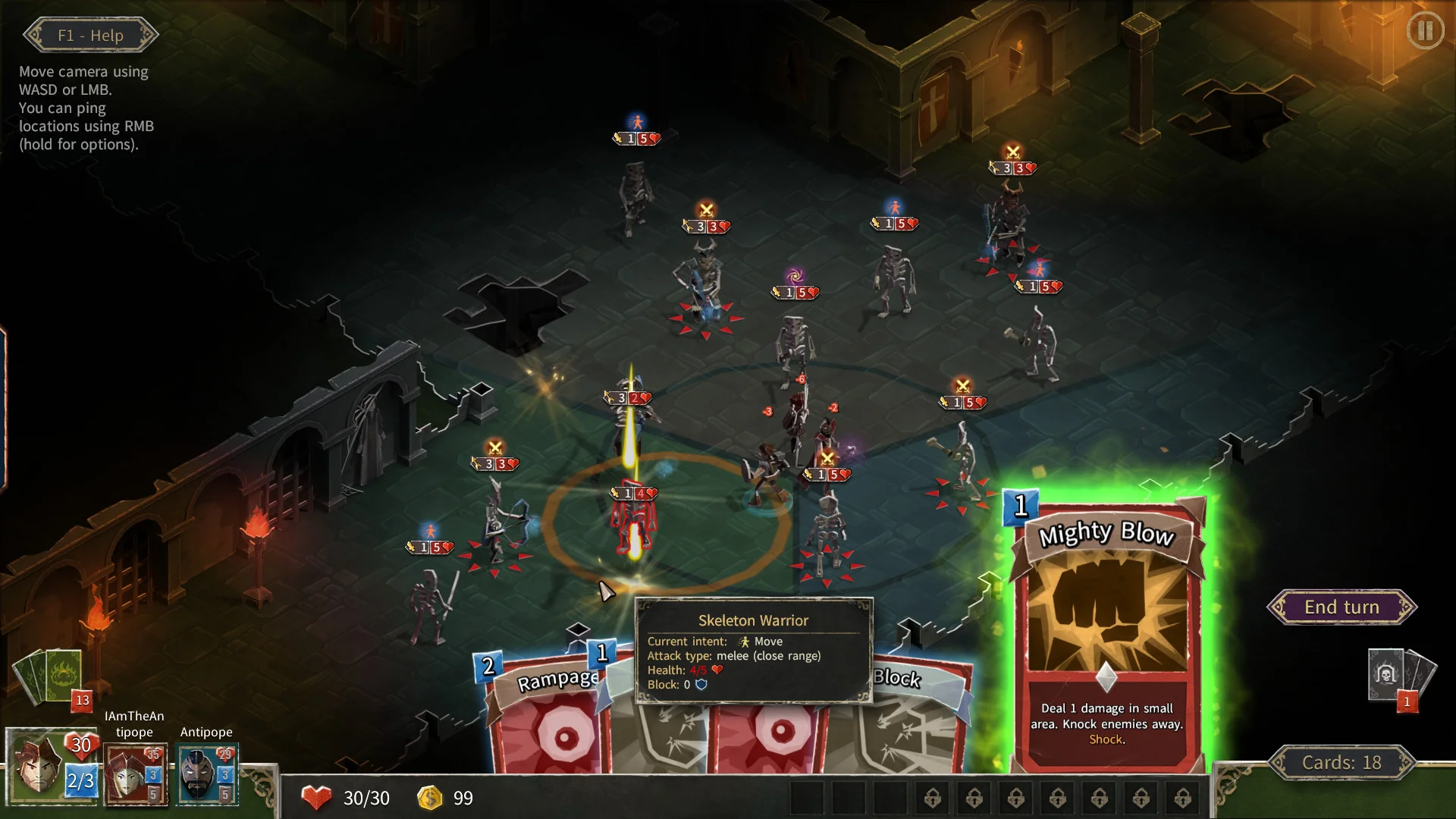The width and height of the screenshot is (1456, 819).
Task: Show the Cards: 18 deck list
Action: [x=1341, y=763]
